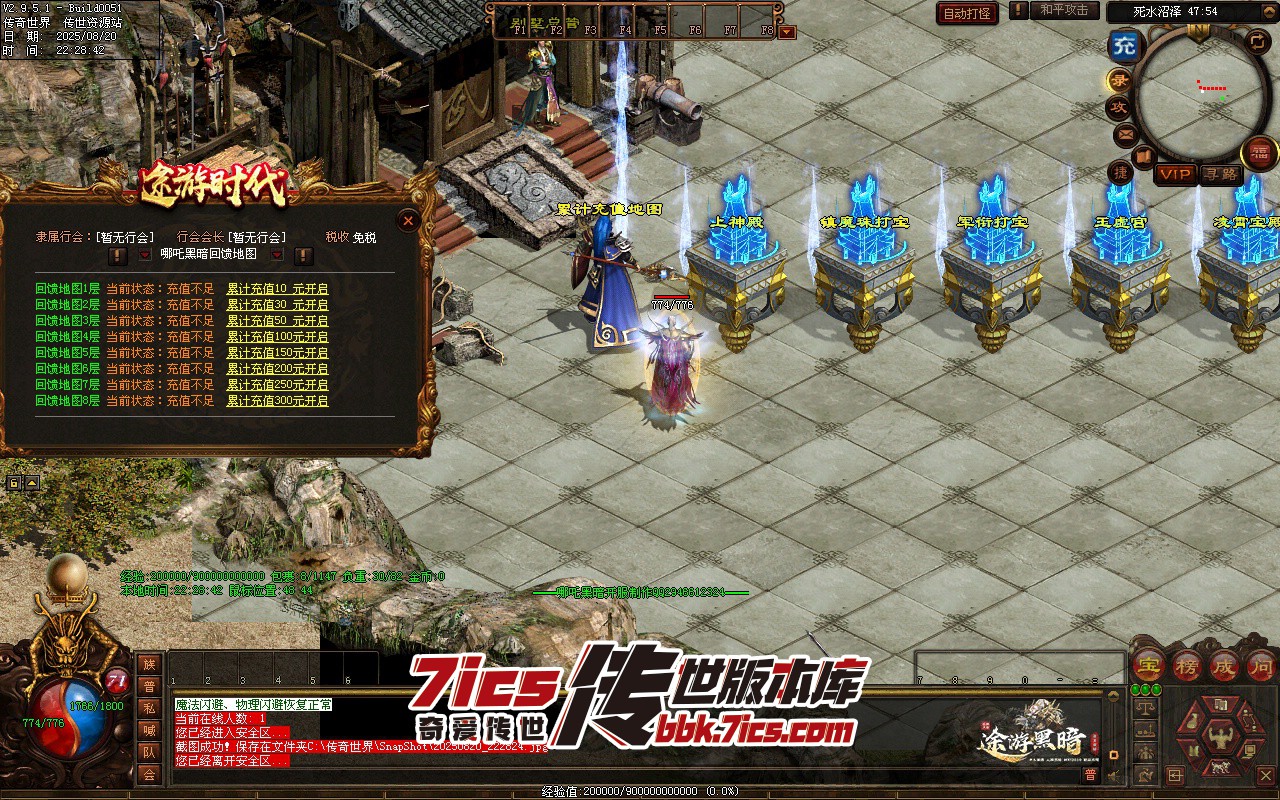The width and height of the screenshot is (1280, 800).
Task: Select the 累计充值300元开启 link
Action: (277, 401)
